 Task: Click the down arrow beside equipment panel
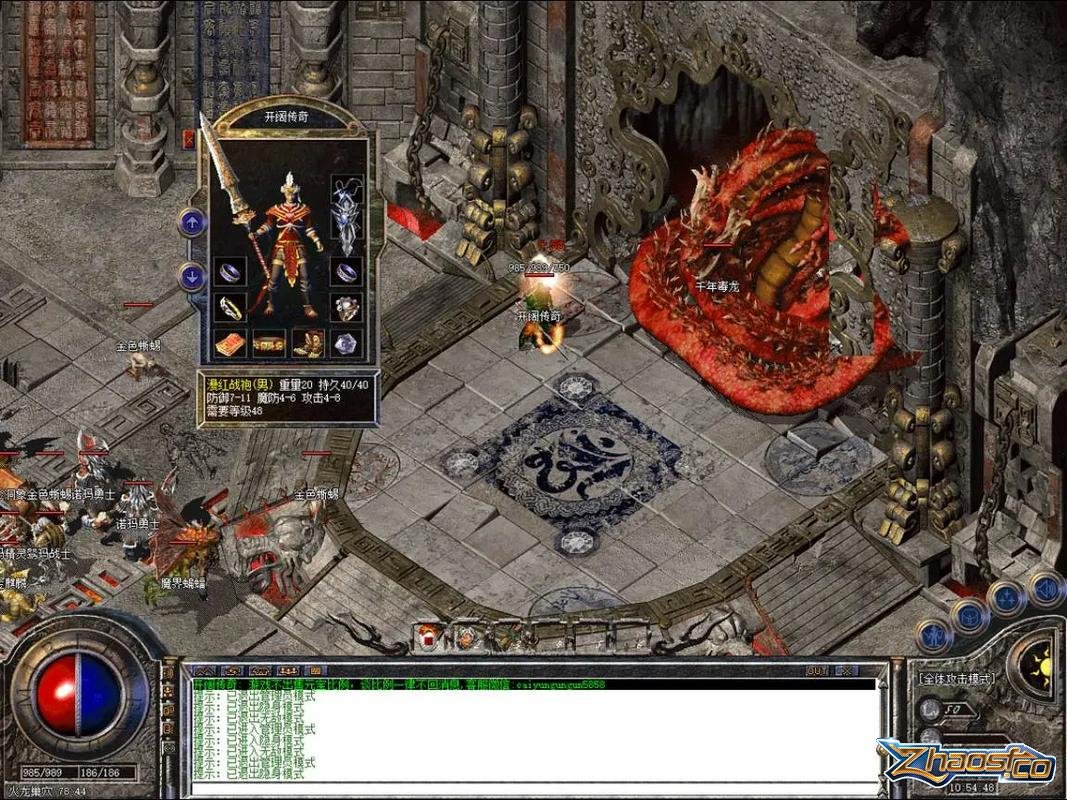coord(192,277)
